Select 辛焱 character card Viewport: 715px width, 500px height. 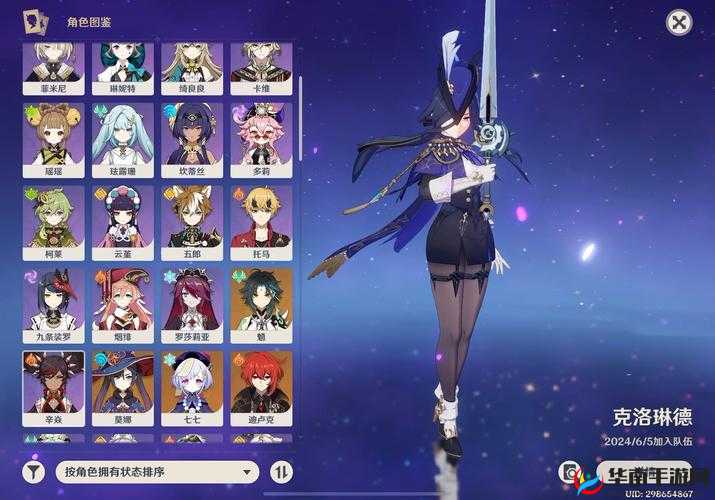coord(53,383)
